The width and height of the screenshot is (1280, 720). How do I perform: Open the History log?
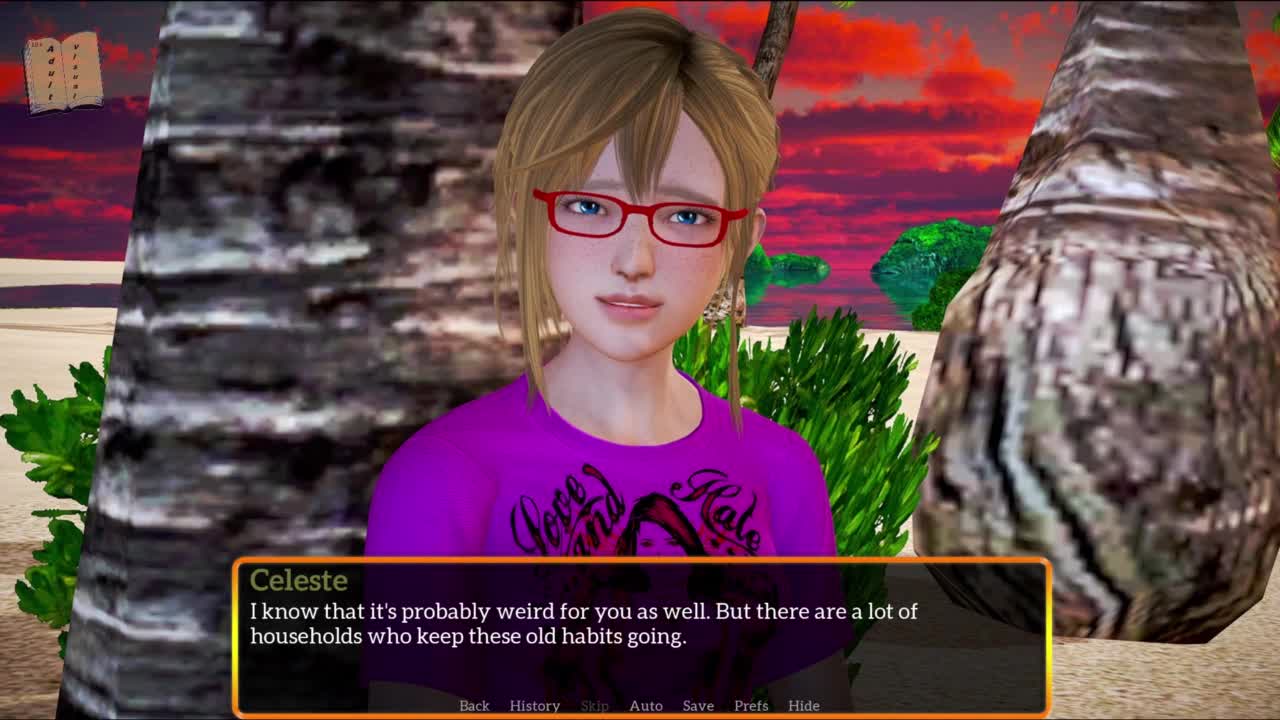pyautogui.click(x=534, y=705)
